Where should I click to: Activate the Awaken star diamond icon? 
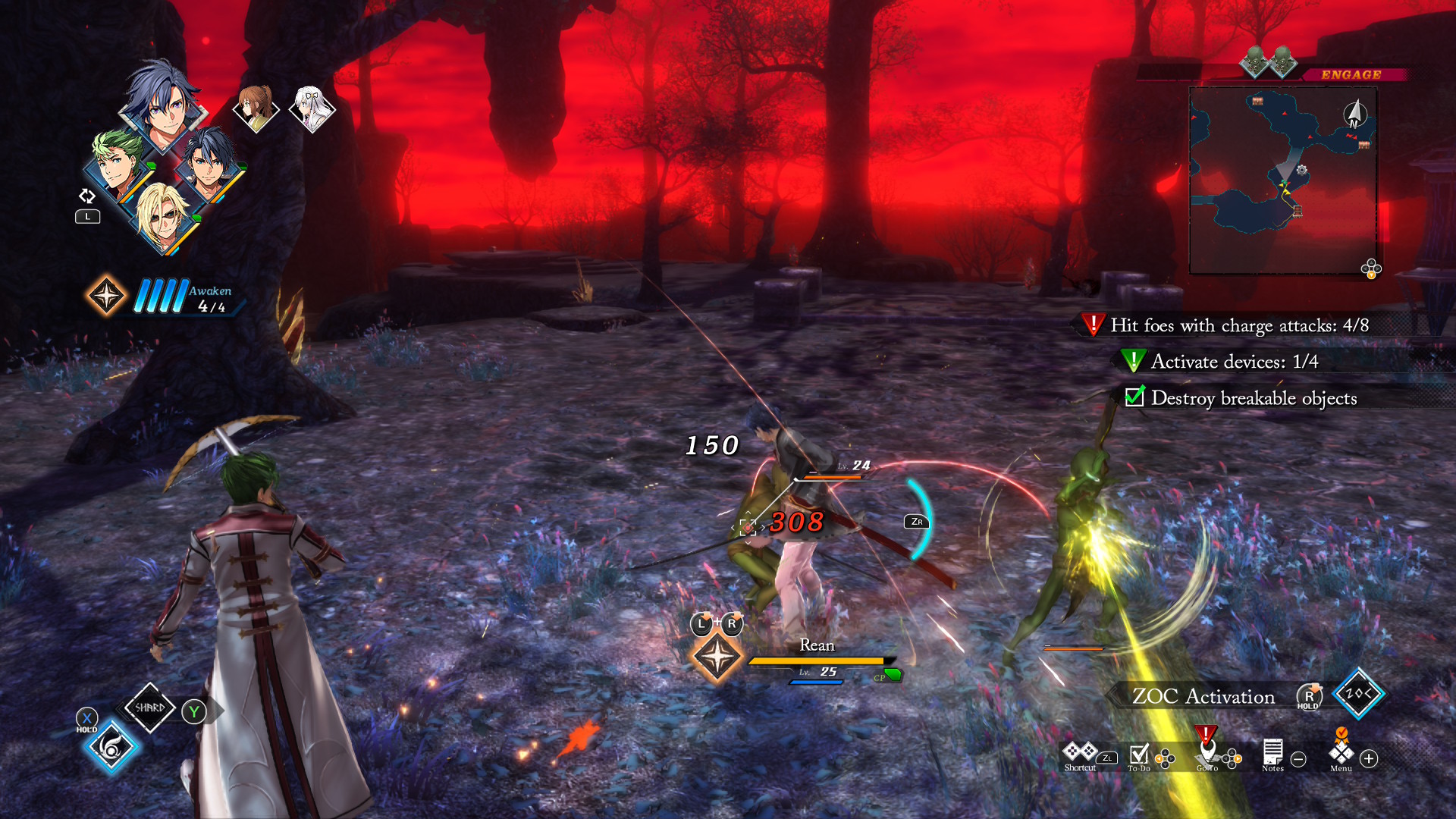click(106, 295)
